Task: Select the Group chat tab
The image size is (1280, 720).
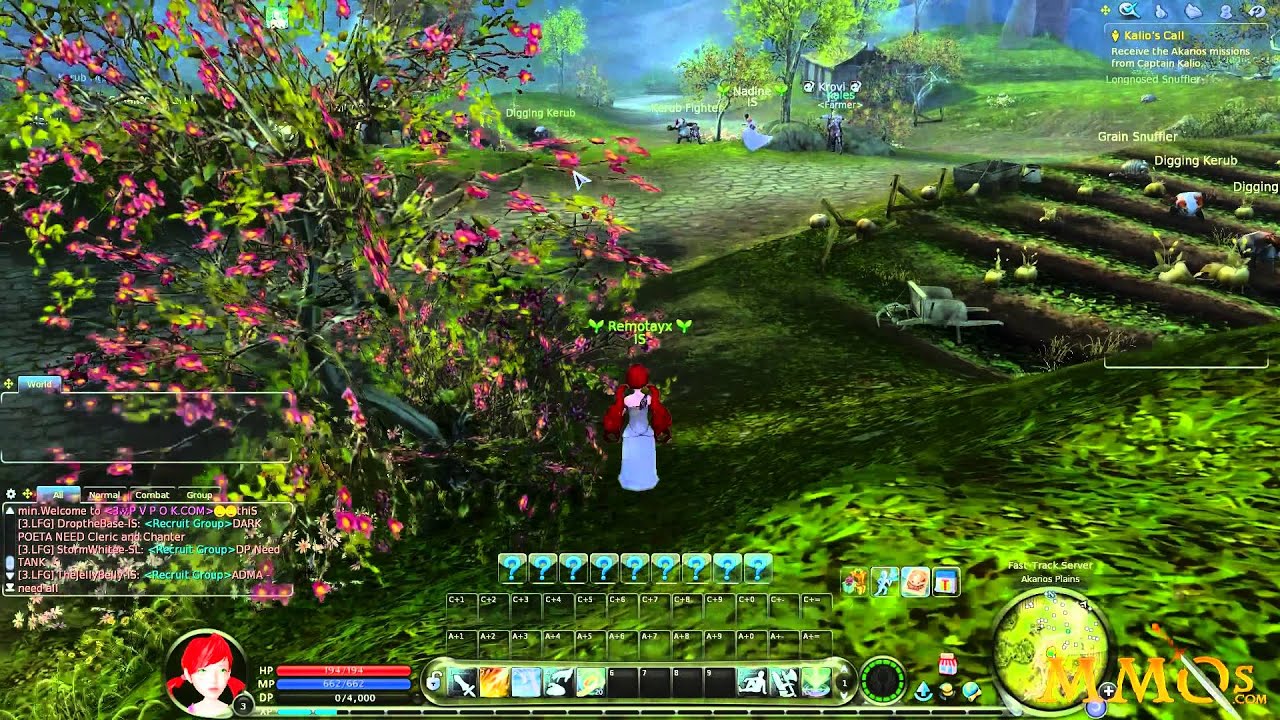Action: (x=199, y=494)
